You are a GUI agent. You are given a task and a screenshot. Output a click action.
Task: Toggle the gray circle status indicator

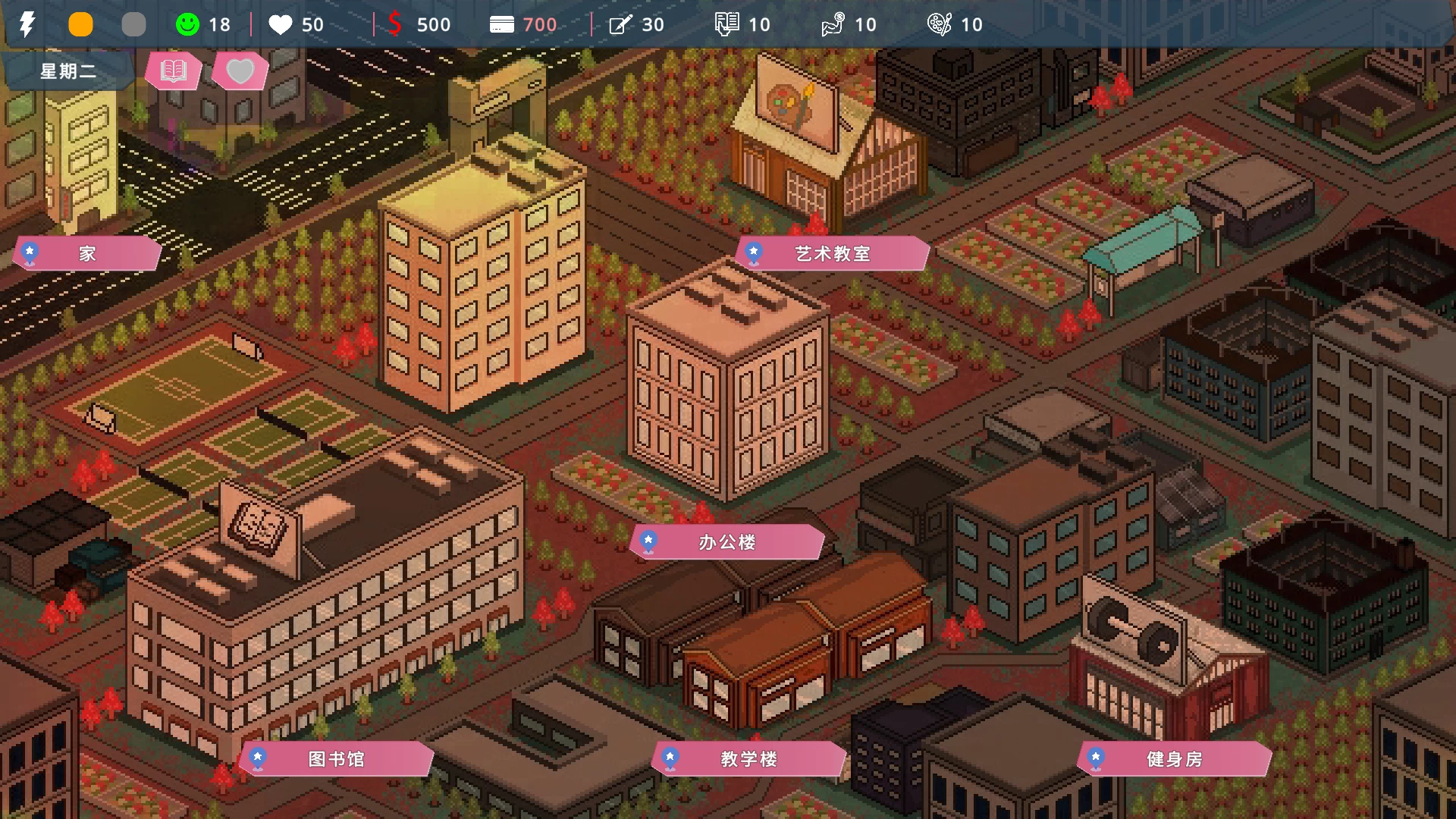(134, 24)
